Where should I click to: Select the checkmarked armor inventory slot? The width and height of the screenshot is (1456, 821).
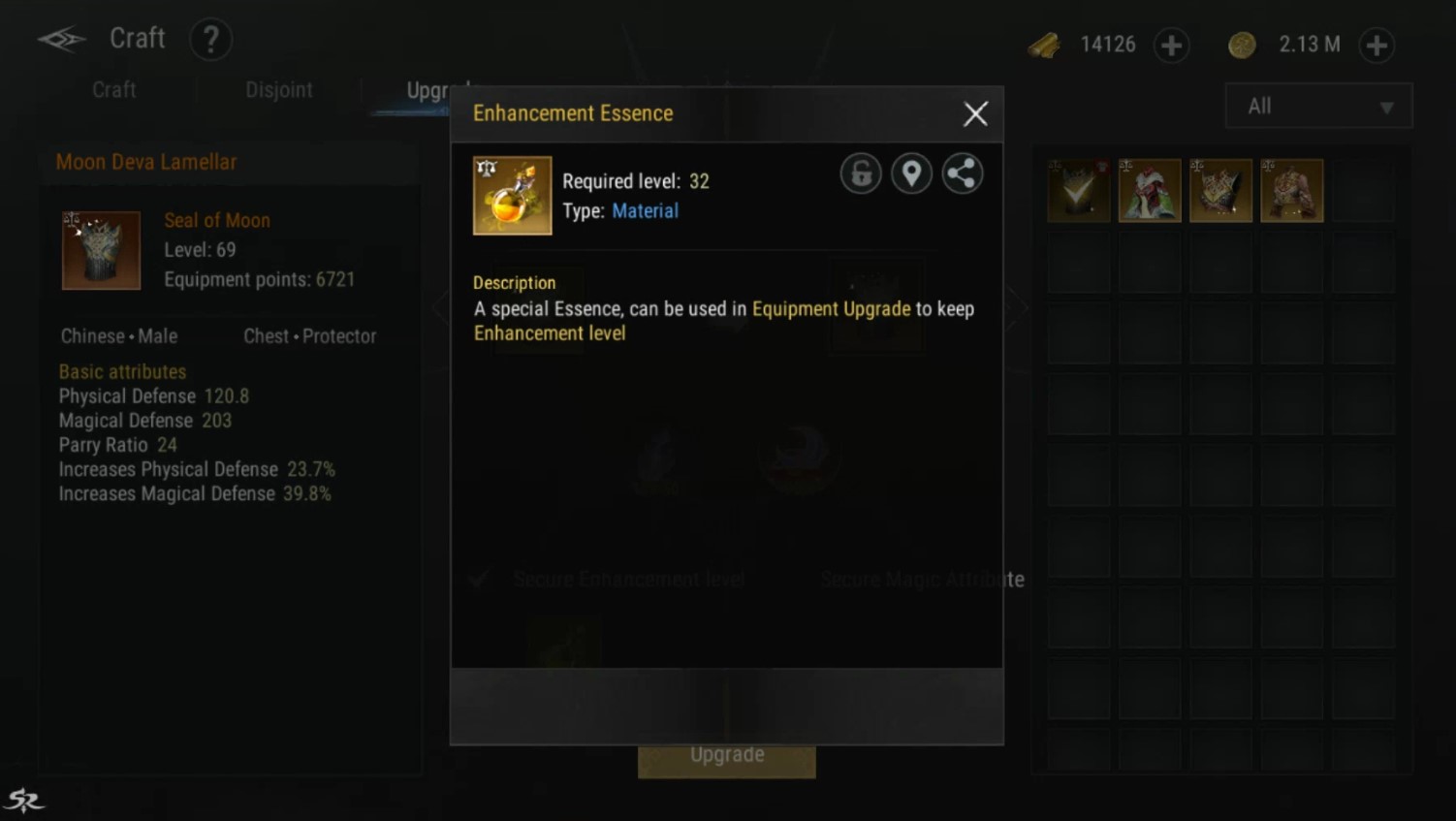(x=1079, y=191)
